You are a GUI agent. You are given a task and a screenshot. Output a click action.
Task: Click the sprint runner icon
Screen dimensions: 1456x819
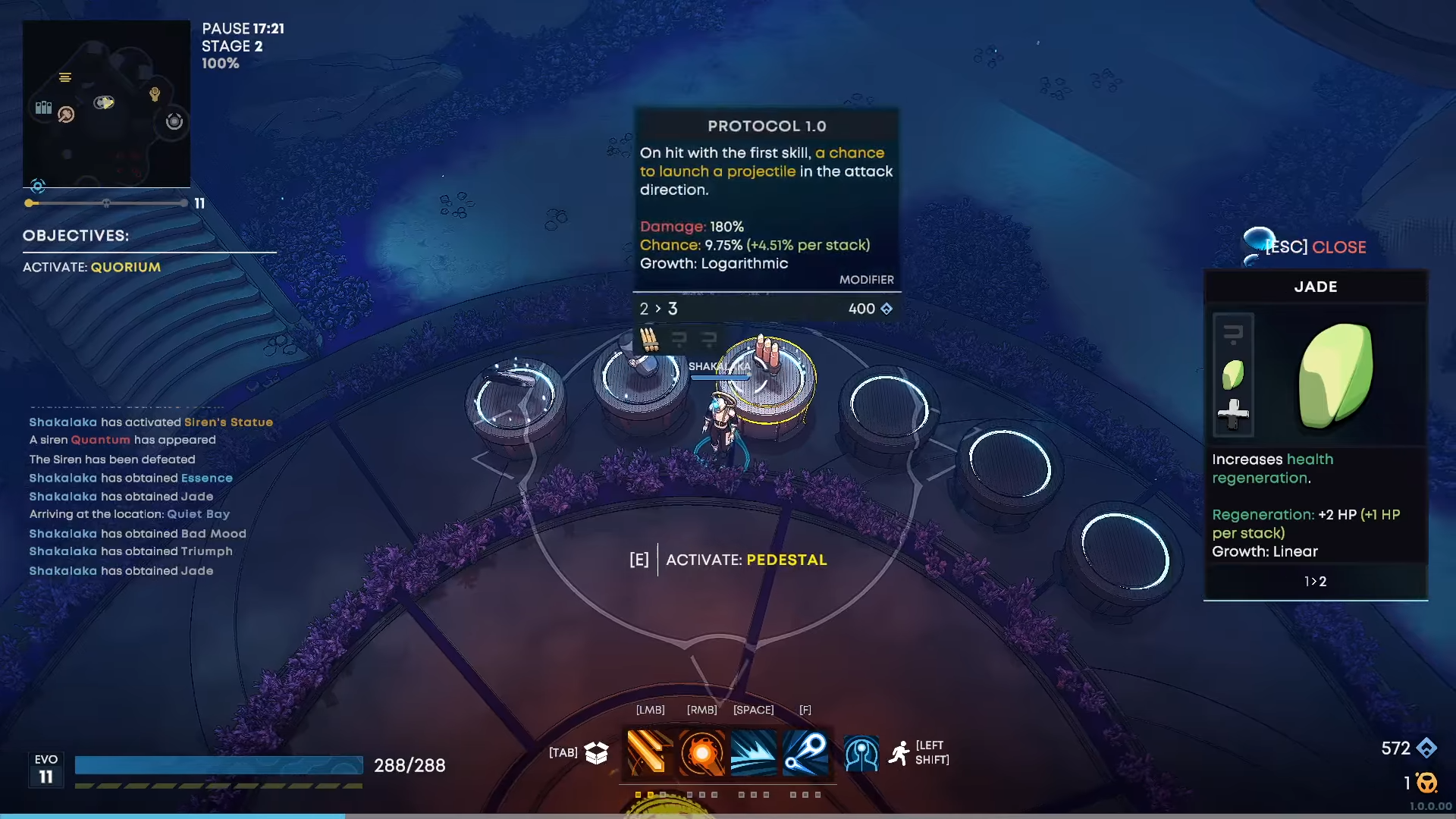coord(899,753)
